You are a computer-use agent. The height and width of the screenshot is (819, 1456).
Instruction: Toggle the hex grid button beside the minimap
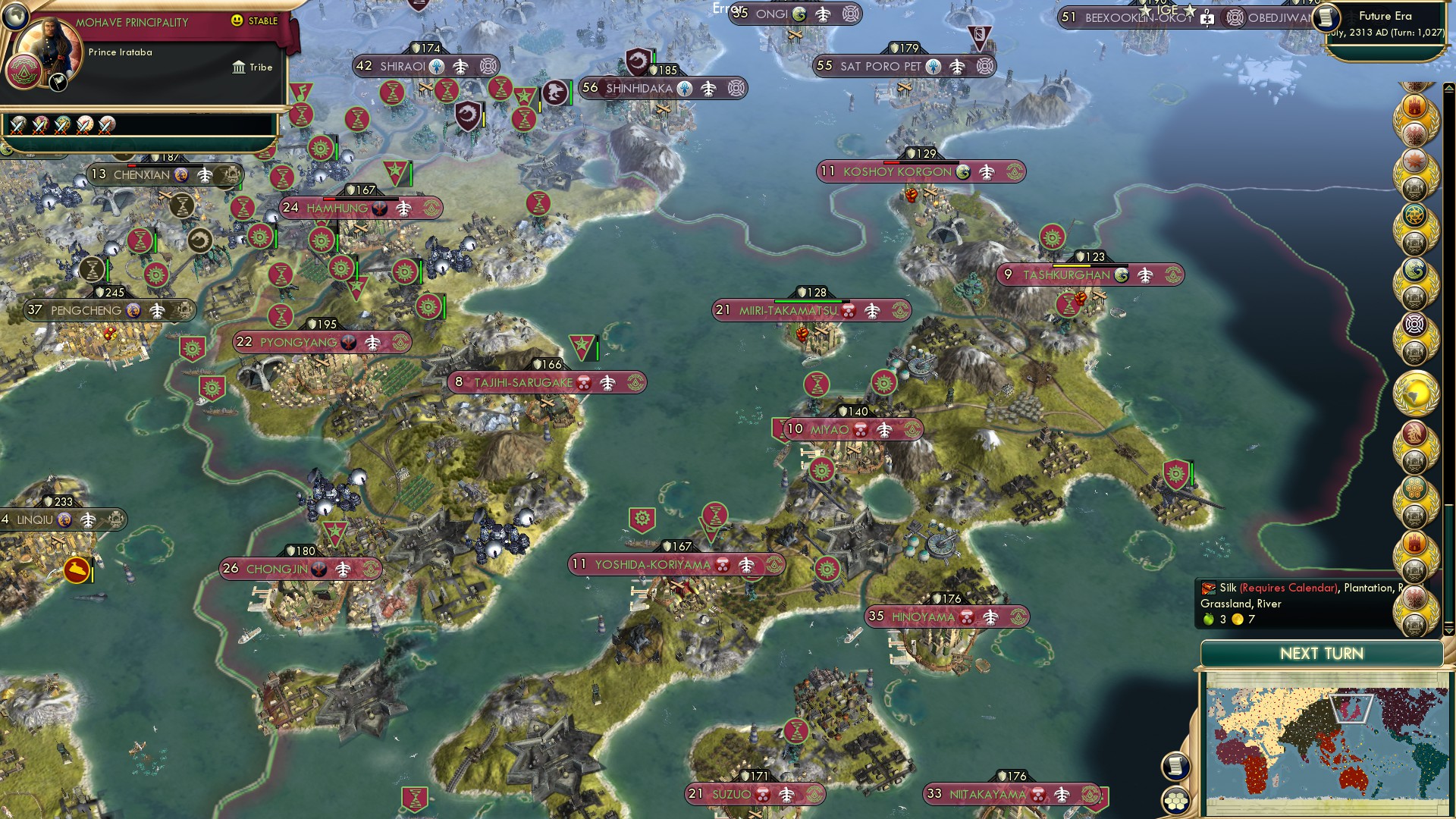coord(1175,800)
